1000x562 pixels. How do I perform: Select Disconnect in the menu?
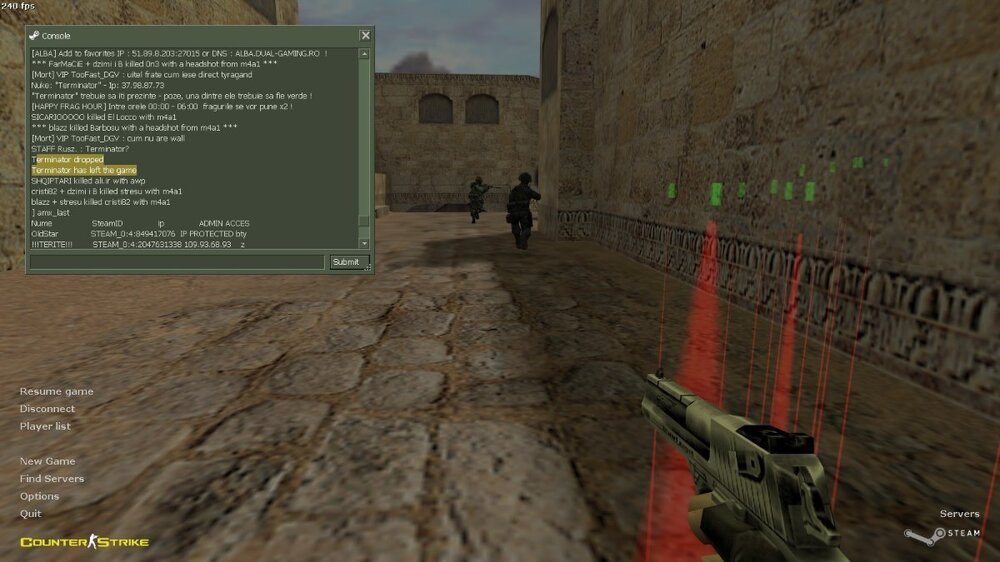pyautogui.click(x=47, y=409)
